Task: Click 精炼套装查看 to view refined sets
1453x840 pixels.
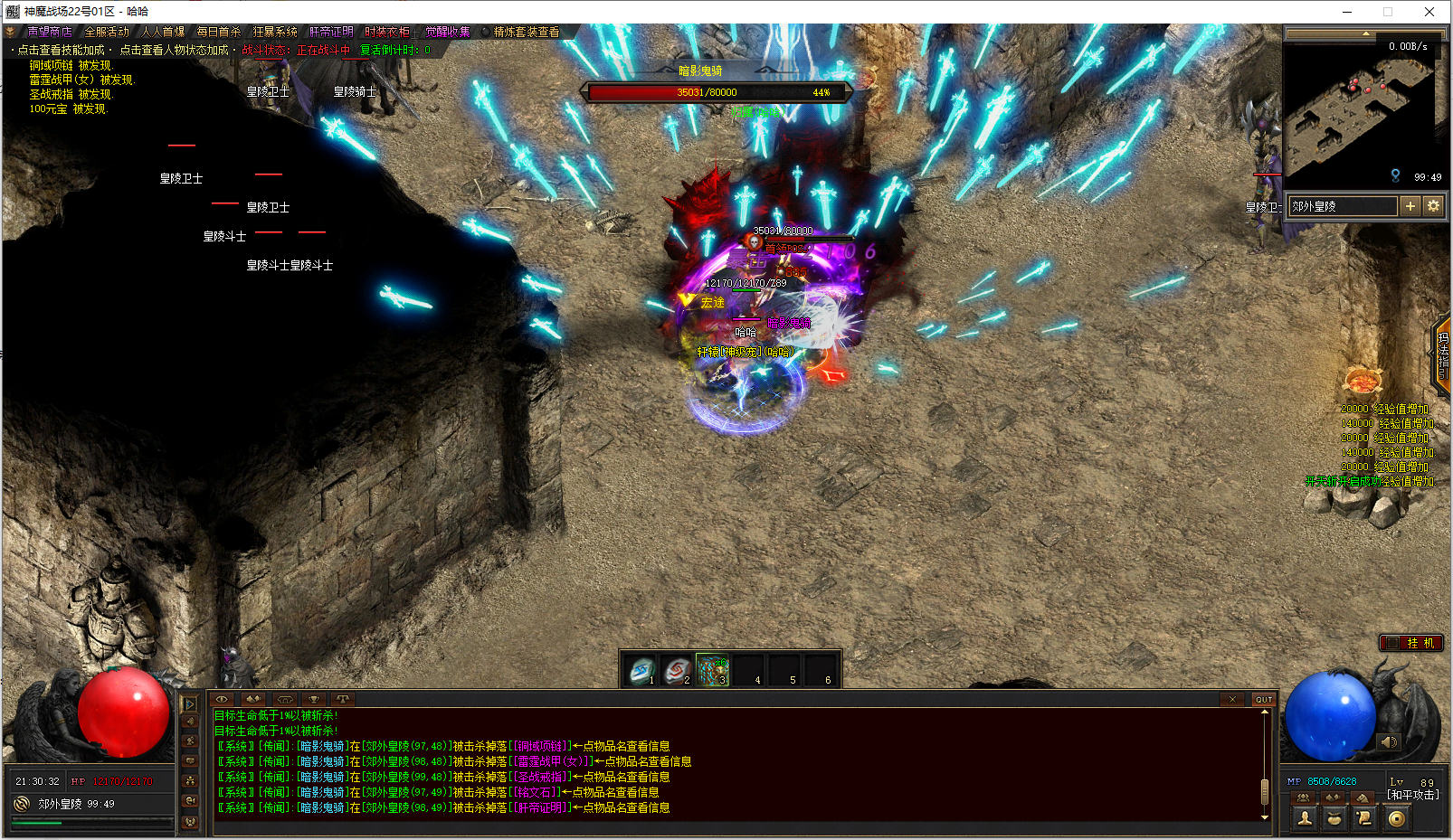Action: click(x=526, y=32)
